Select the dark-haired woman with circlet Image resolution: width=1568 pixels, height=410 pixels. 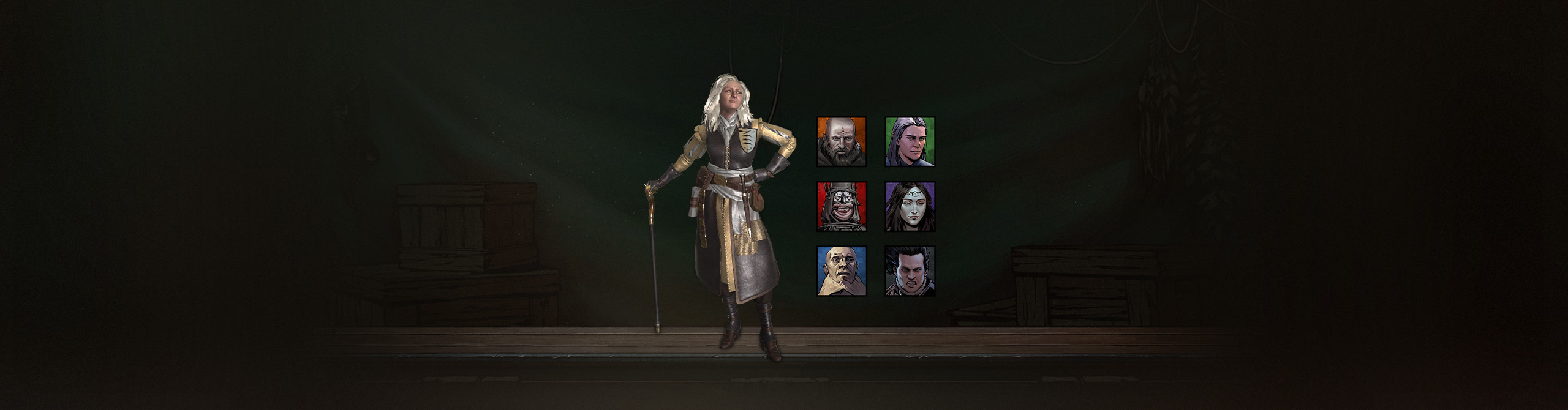(910, 207)
